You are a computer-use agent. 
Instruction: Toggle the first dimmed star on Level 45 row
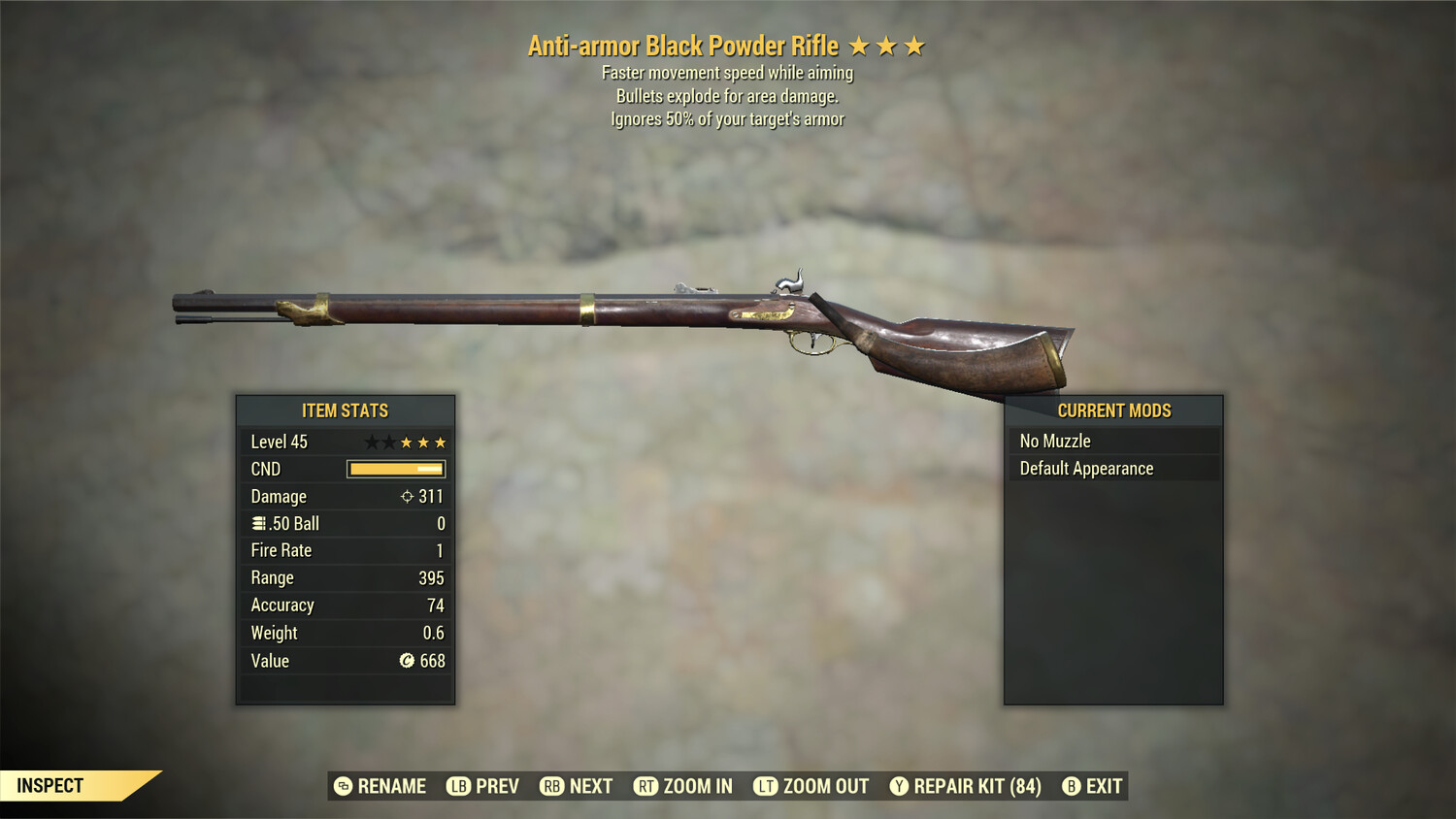pyautogui.click(x=372, y=441)
